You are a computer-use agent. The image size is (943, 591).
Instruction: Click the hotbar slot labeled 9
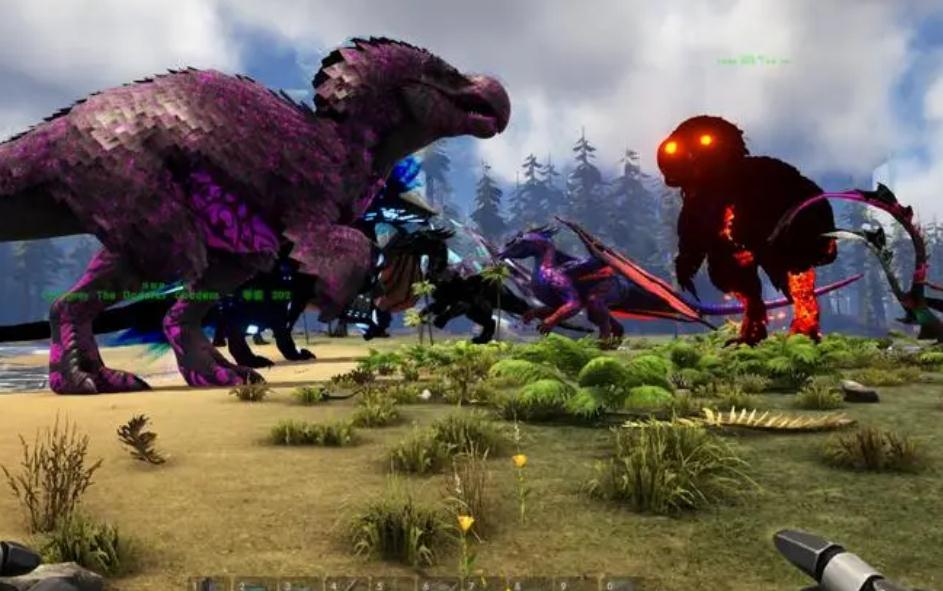pos(577,583)
